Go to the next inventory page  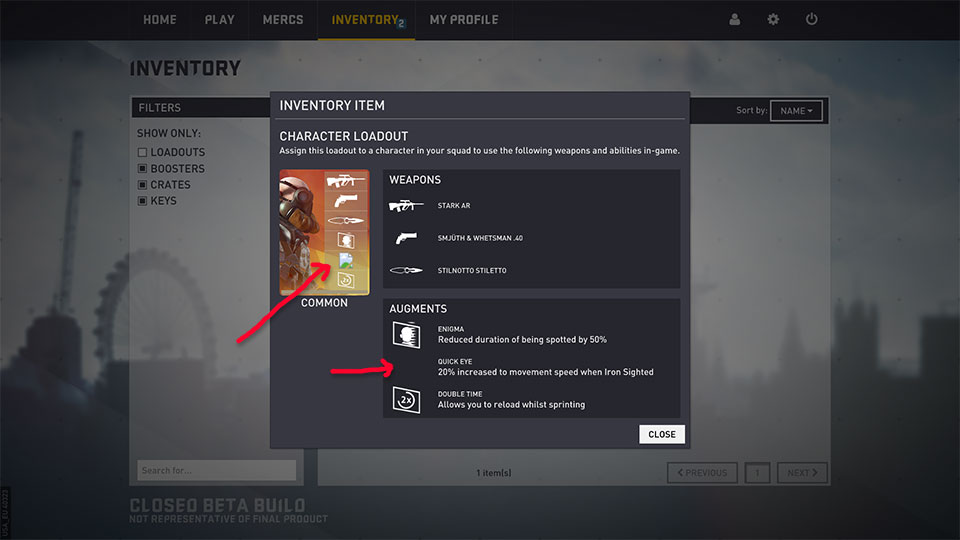coord(802,473)
